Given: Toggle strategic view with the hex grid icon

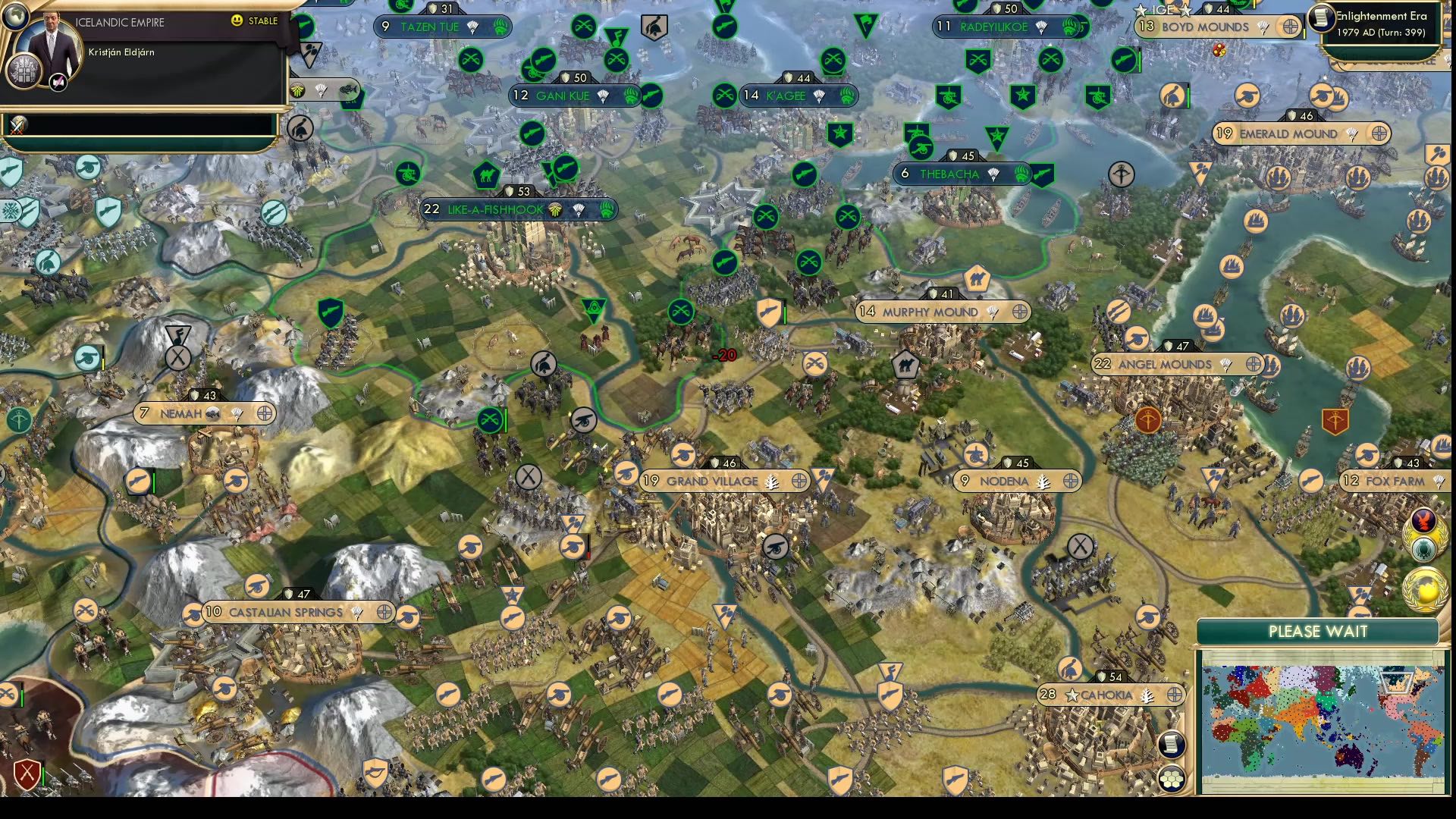Looking at the screenshot, I should 1172,780.
